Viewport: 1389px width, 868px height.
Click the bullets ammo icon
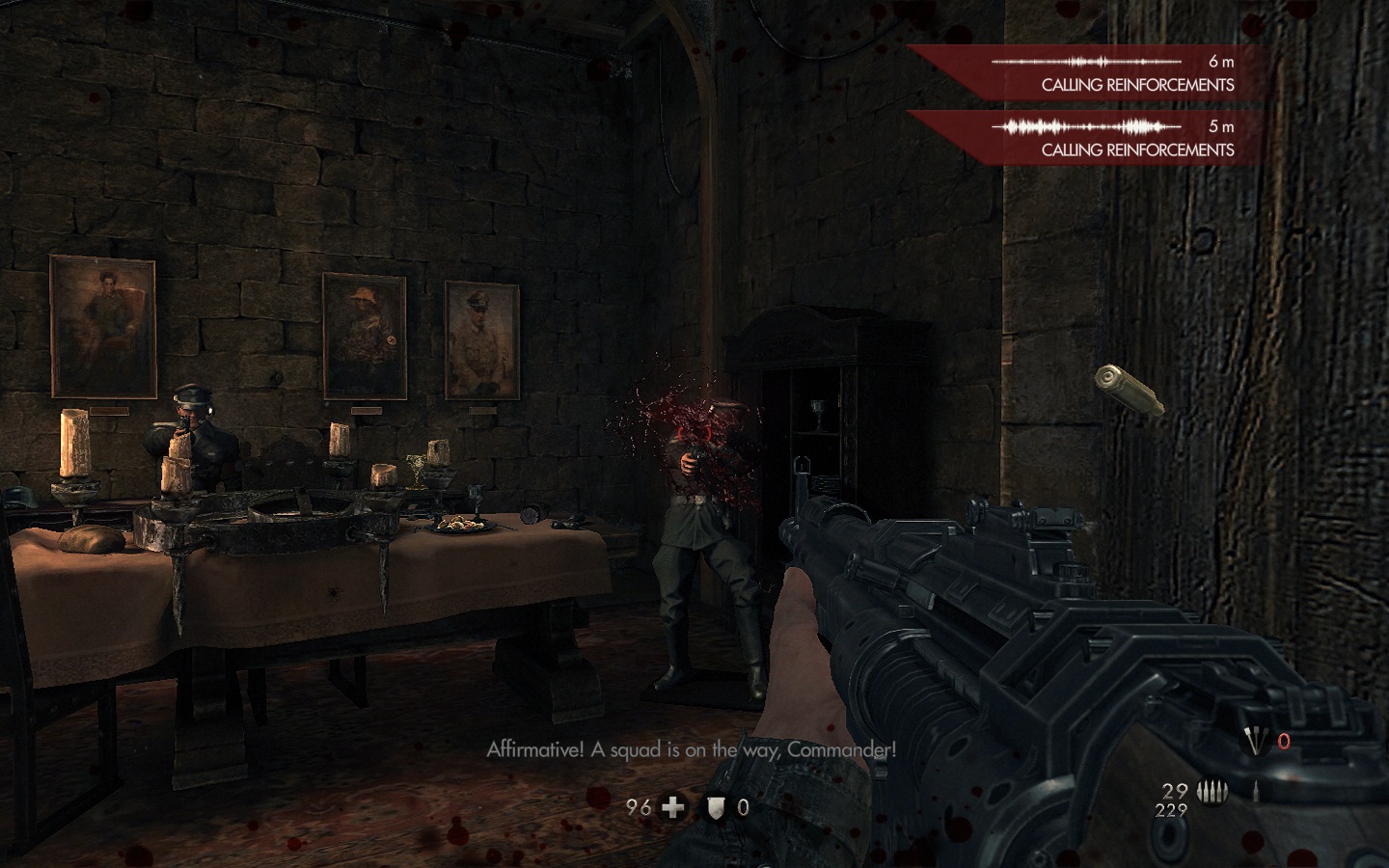tap(1210, 793)
